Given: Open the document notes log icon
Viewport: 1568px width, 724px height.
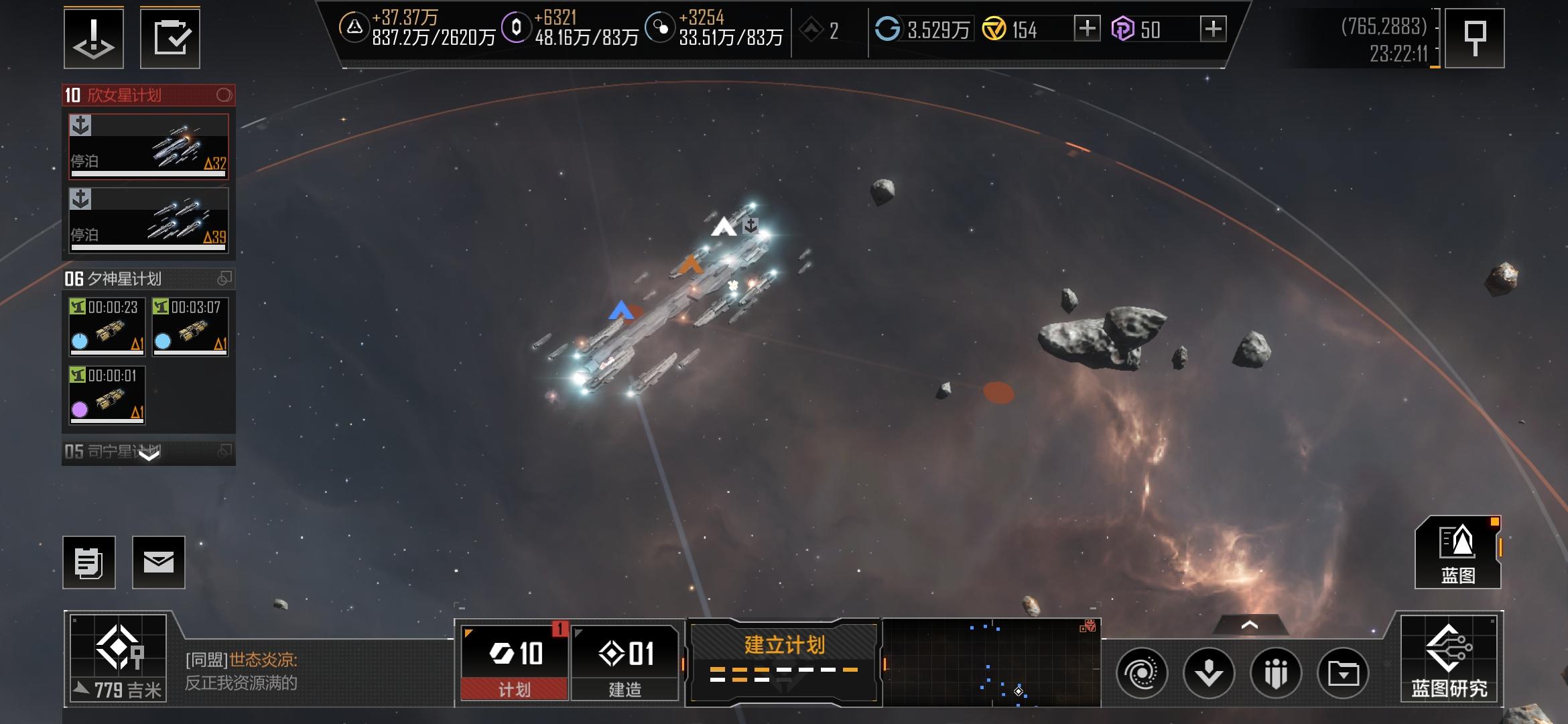Looking at the screenshot, I should point(89,562).
